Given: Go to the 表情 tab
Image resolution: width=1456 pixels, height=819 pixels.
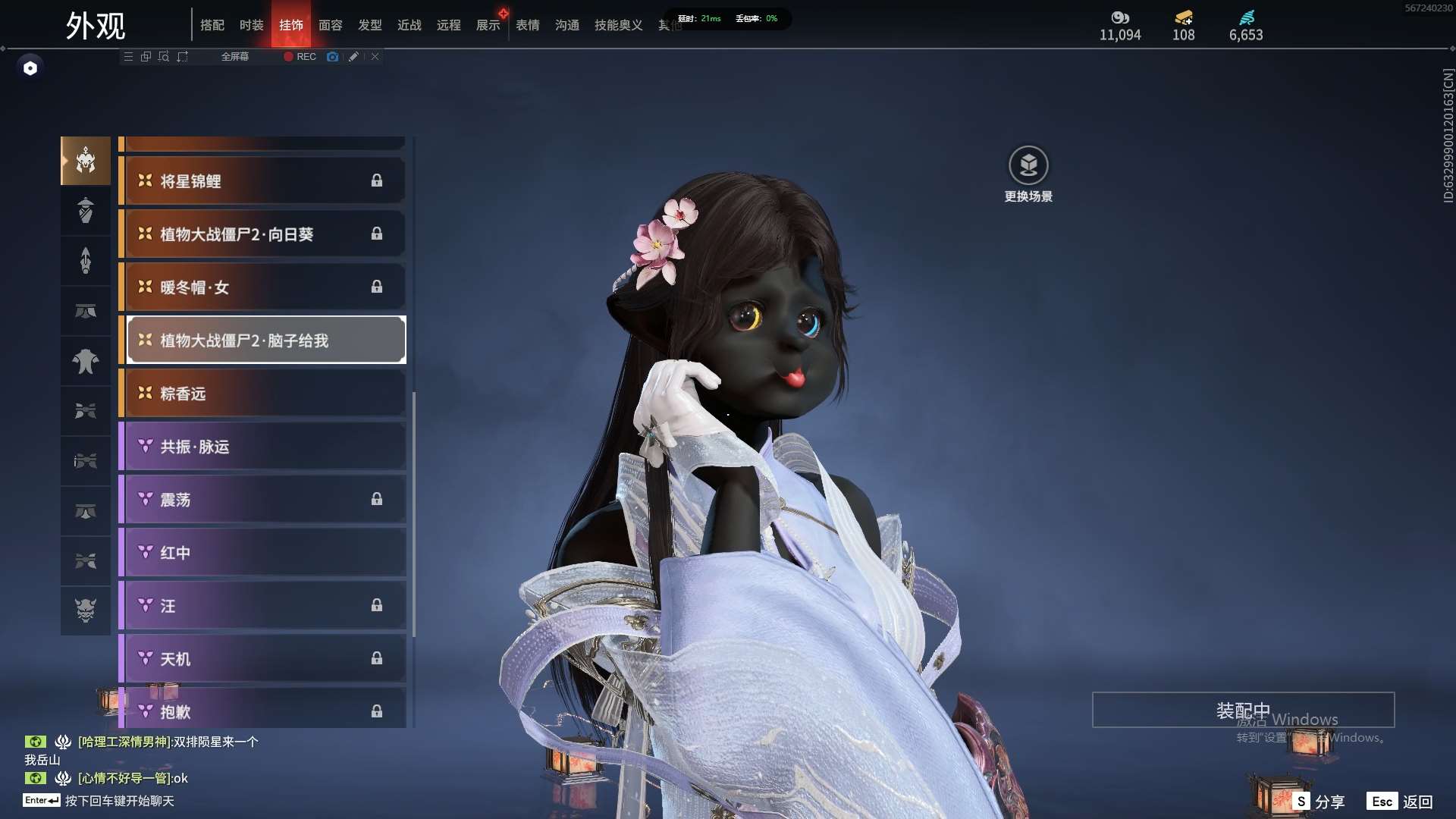Looking at the screenshot, I should (527, 25).
